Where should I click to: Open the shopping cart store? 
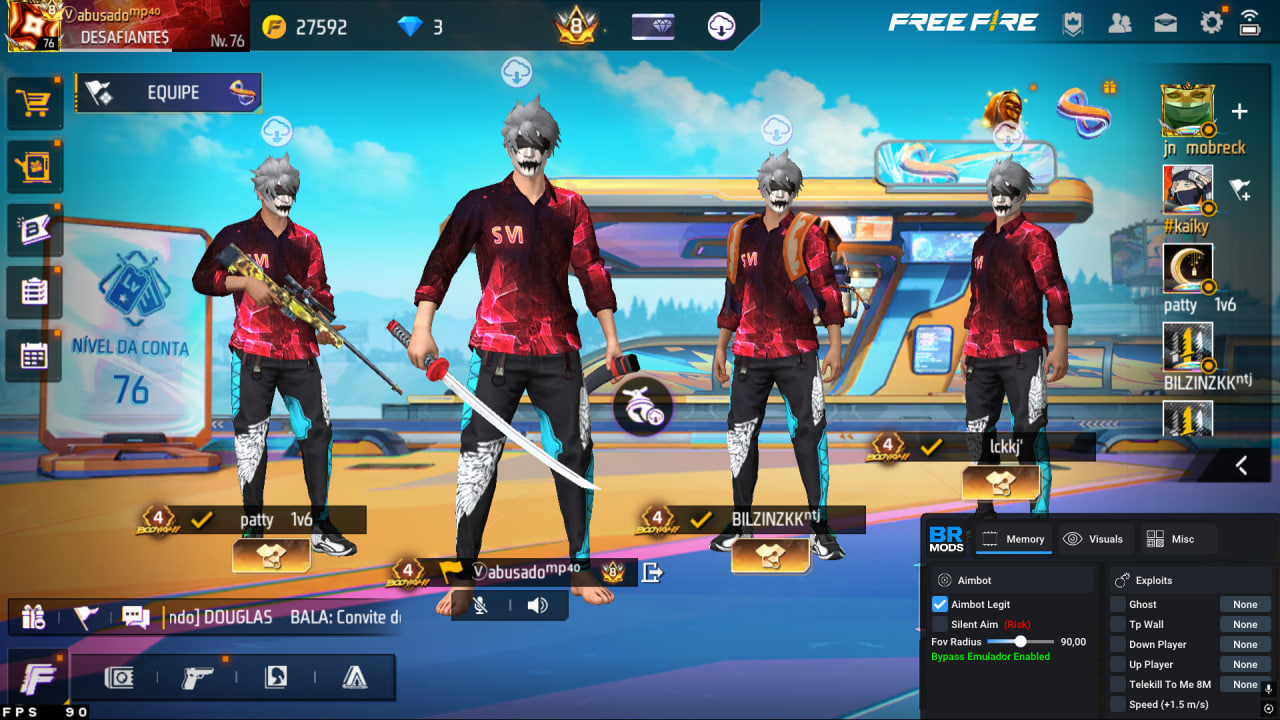click(x=34, y=102)
